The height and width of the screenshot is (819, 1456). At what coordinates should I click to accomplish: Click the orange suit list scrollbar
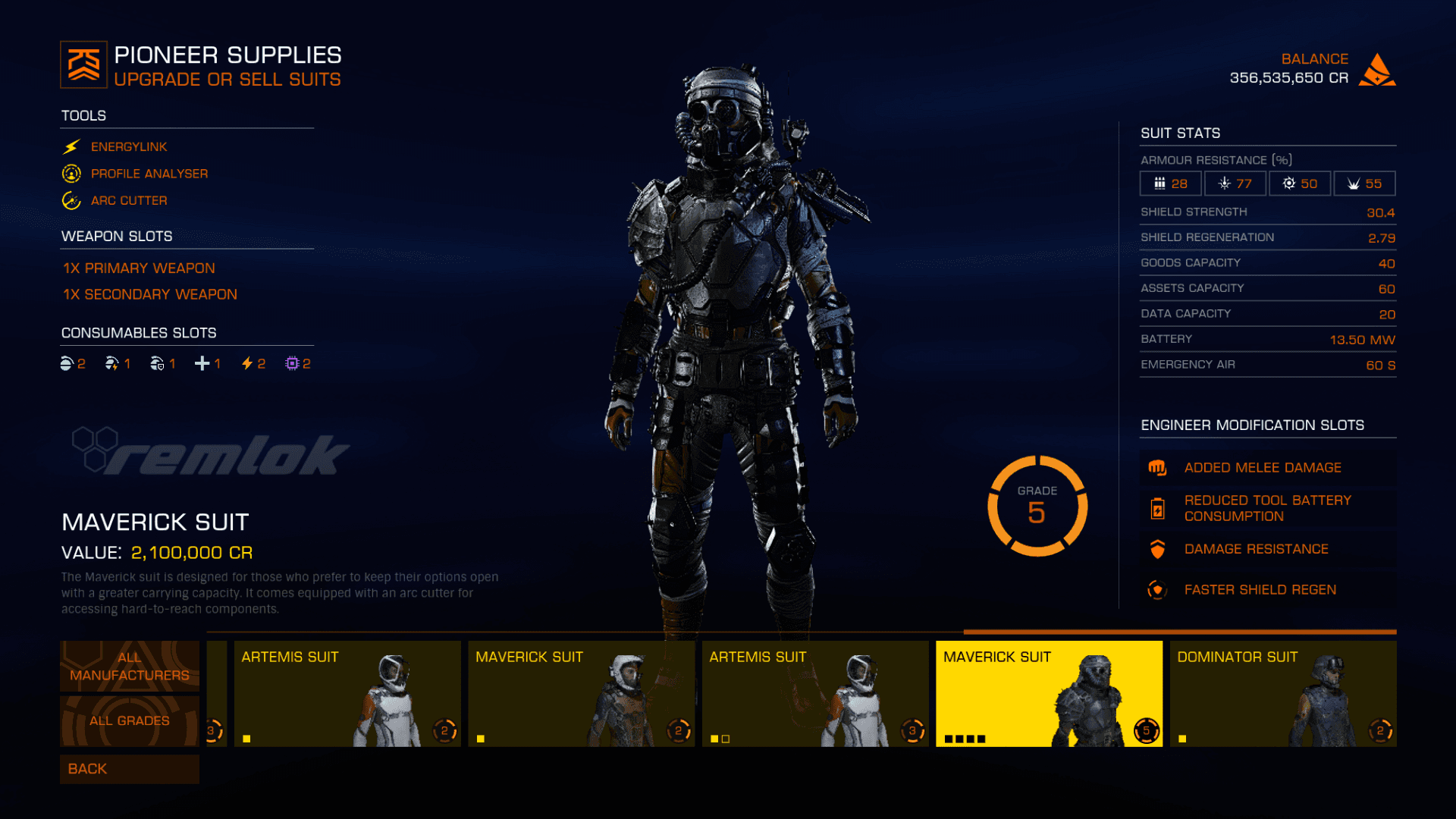tap(1179, 632)
